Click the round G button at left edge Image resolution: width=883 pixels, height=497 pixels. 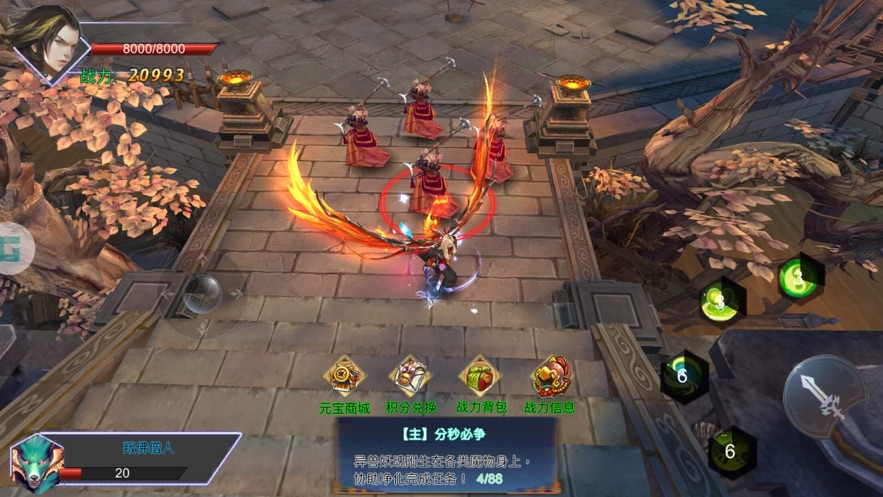click(14, 246)
